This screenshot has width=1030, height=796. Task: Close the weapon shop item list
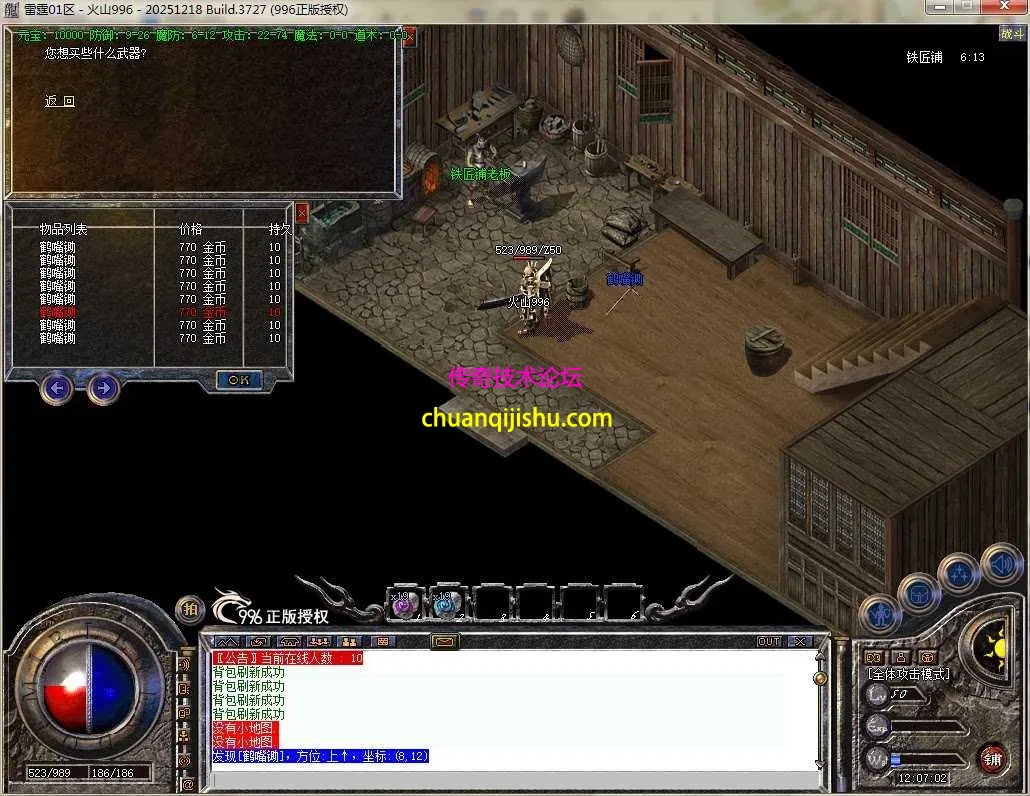302,211
